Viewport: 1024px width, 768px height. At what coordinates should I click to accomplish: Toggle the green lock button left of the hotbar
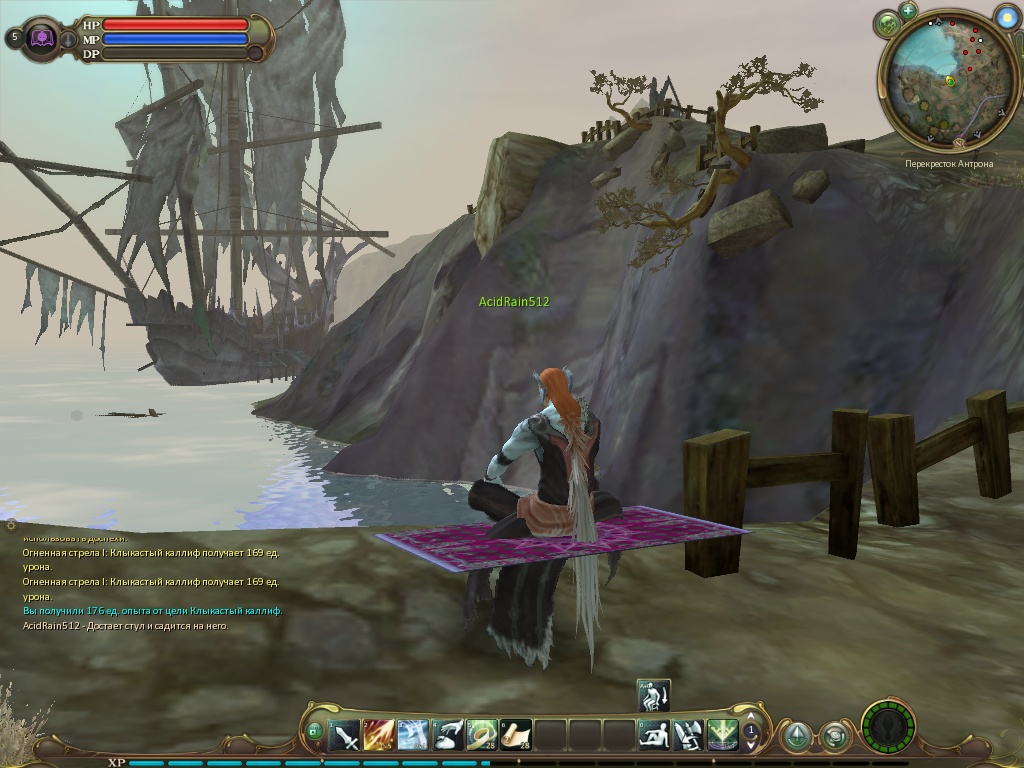click(x=314, y=732)
